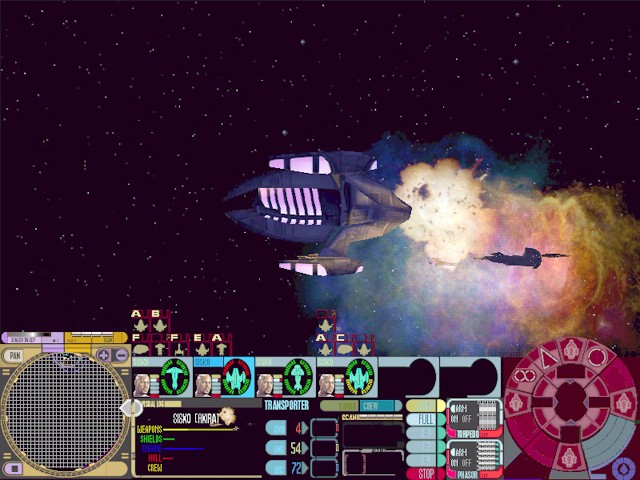Click the square button below the radar

[x=13, y=468]
